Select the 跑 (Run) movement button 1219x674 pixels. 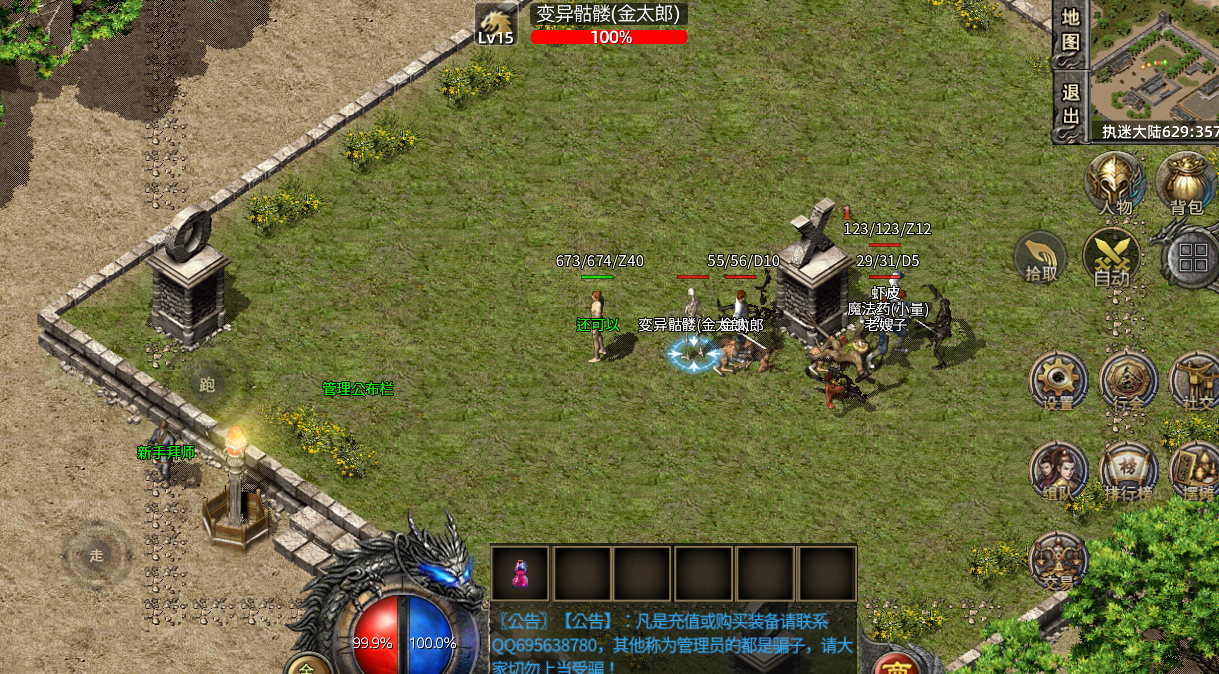click(207, 384)
